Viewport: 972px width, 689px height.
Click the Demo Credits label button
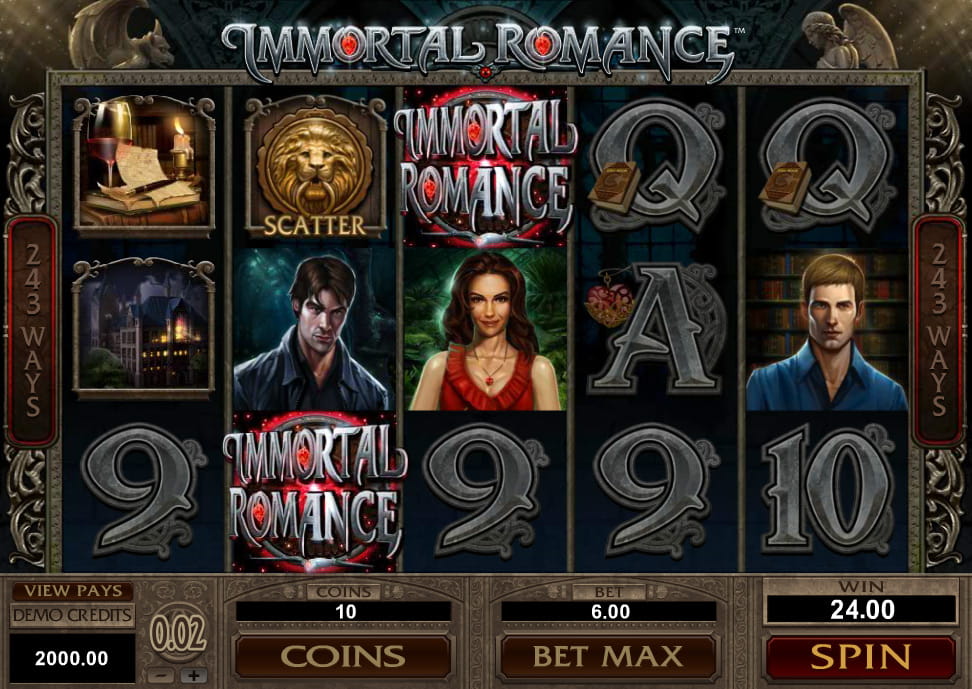coord(72,614)
